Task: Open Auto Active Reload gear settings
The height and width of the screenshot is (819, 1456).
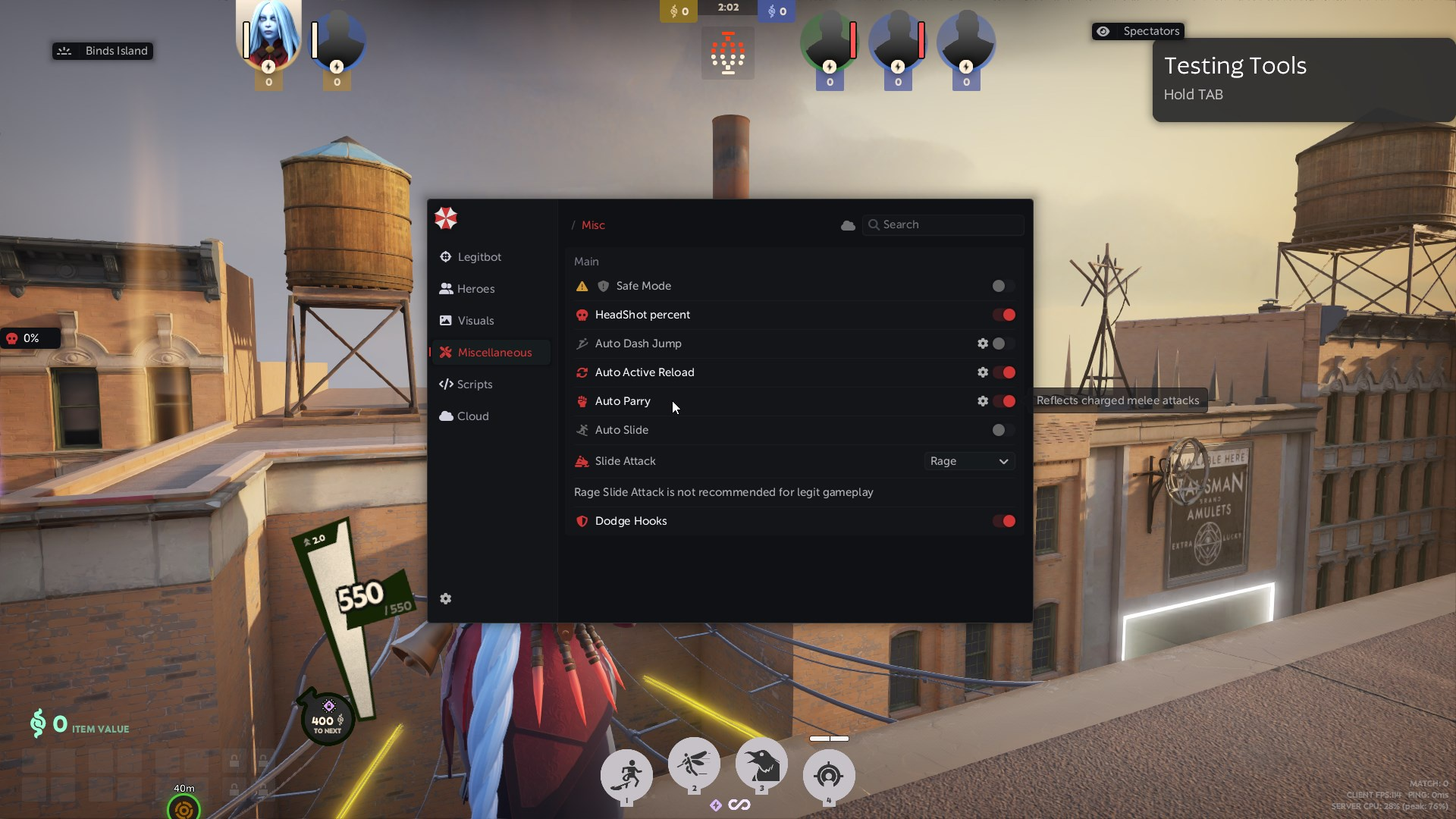Action: point(983,372)
